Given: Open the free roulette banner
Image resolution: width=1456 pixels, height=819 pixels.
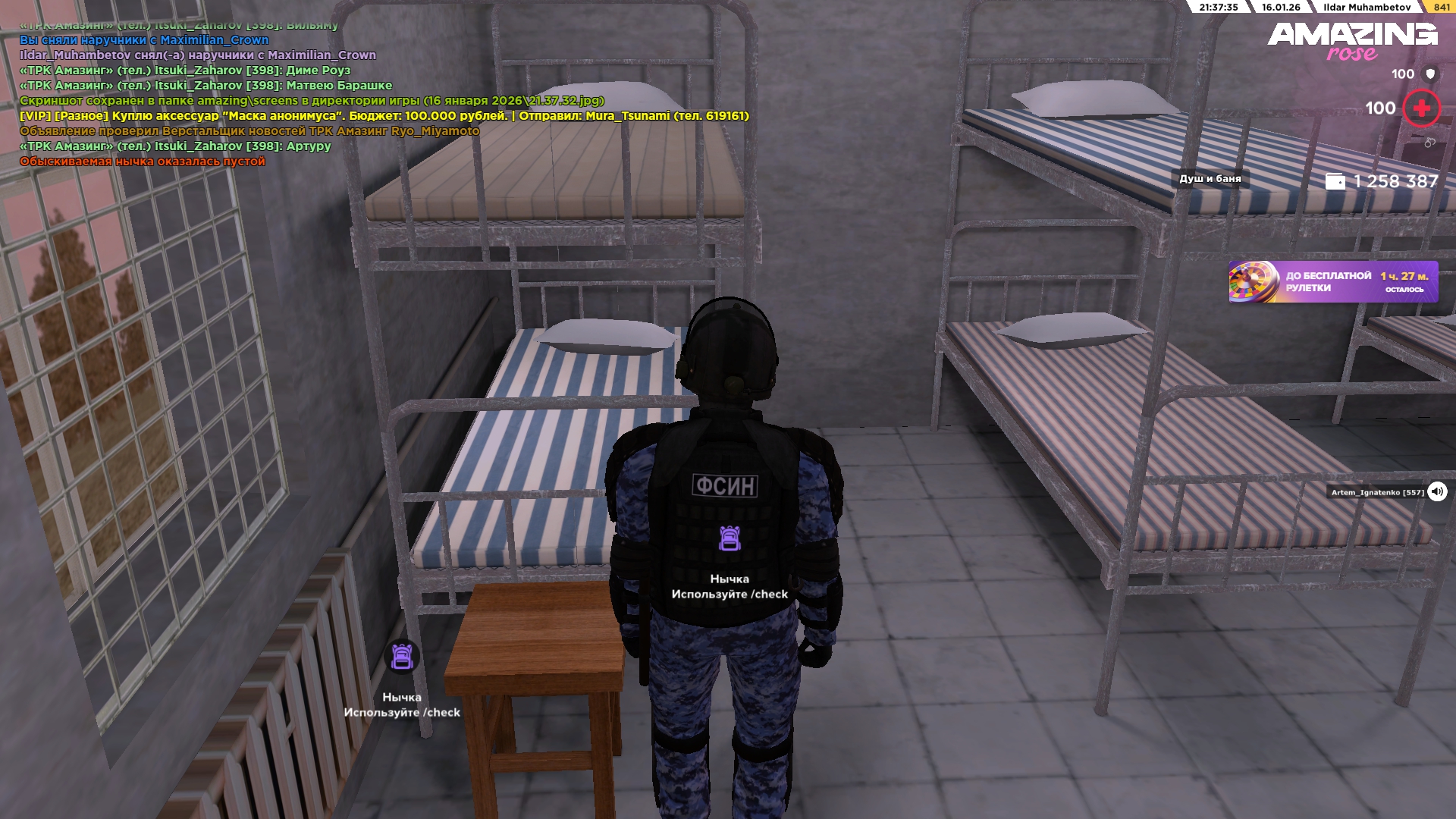Looking at the screenshot, I should 1332,282.
